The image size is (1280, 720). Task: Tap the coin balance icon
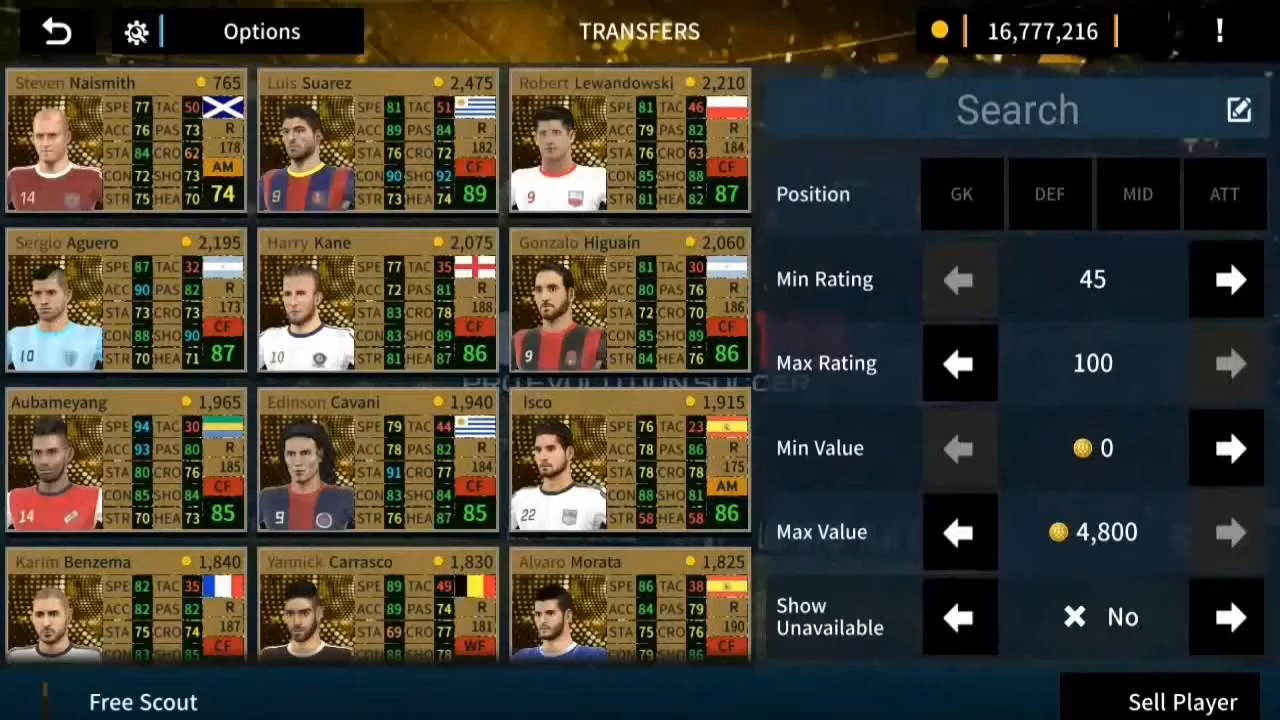(x=939, y=31)
